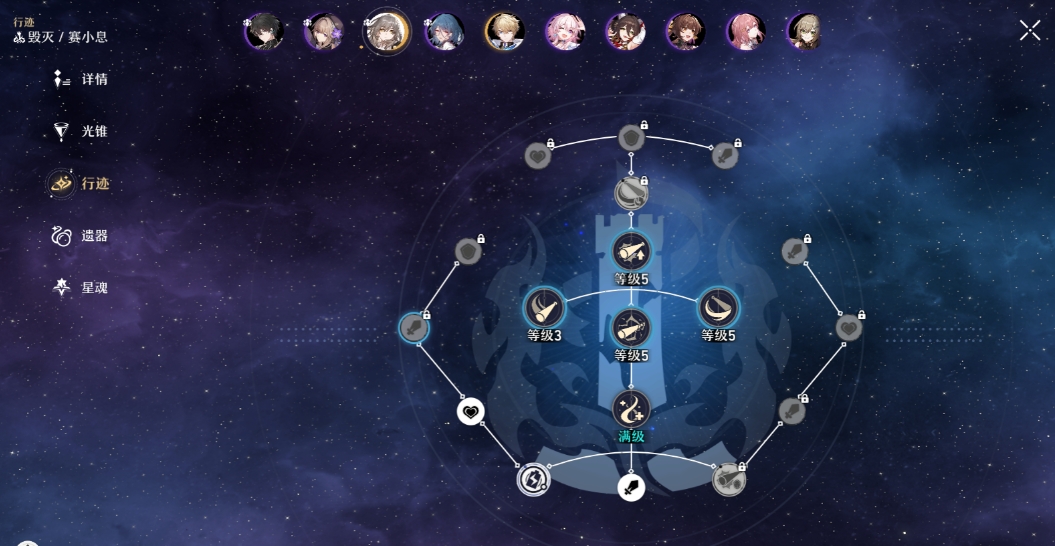Click the blue-ringed locked sword node

pos(414,327)
